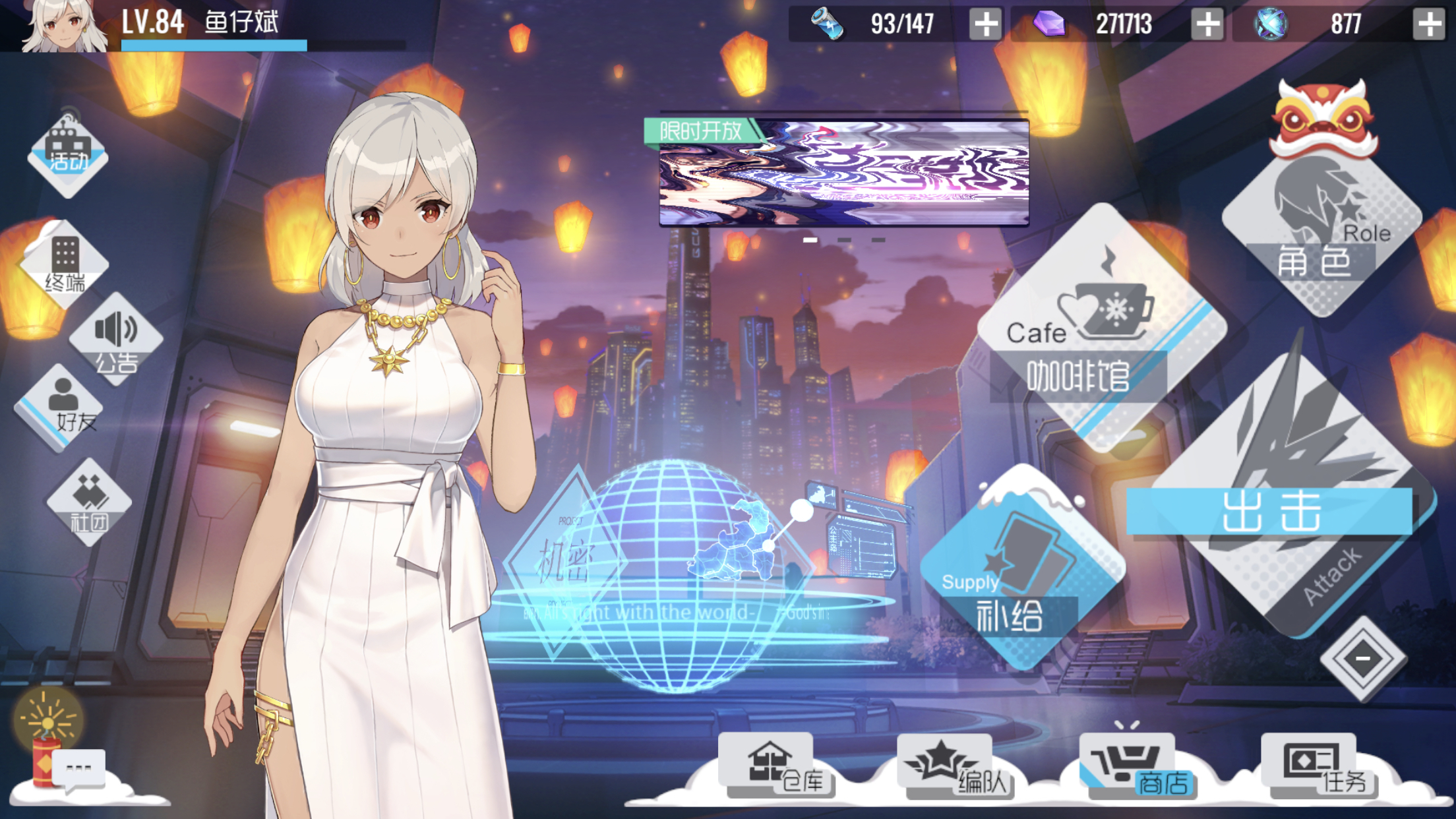
Task: Open the 商店 shop
Action: point(1136,766)
